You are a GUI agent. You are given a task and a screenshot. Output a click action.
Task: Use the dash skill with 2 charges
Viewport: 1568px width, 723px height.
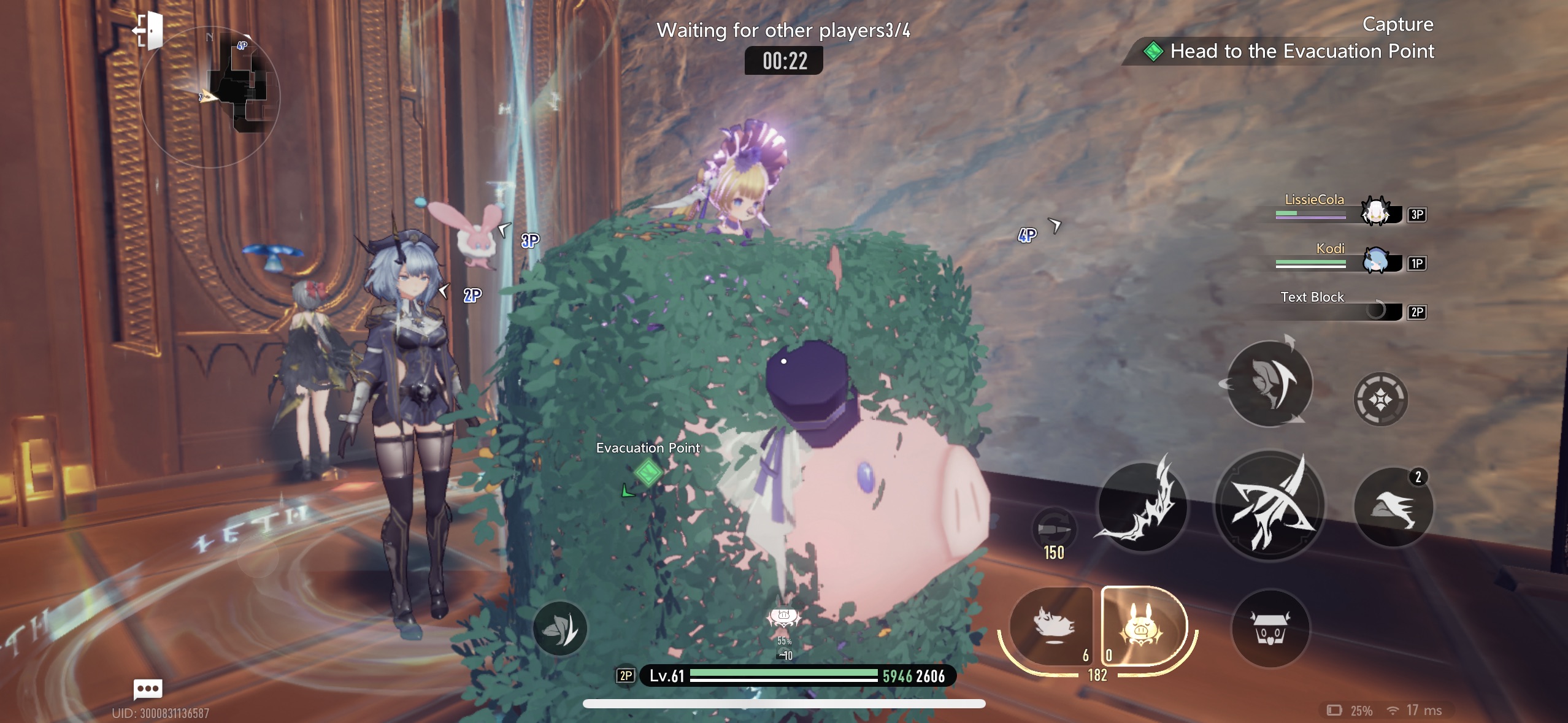coord(1393,507)
